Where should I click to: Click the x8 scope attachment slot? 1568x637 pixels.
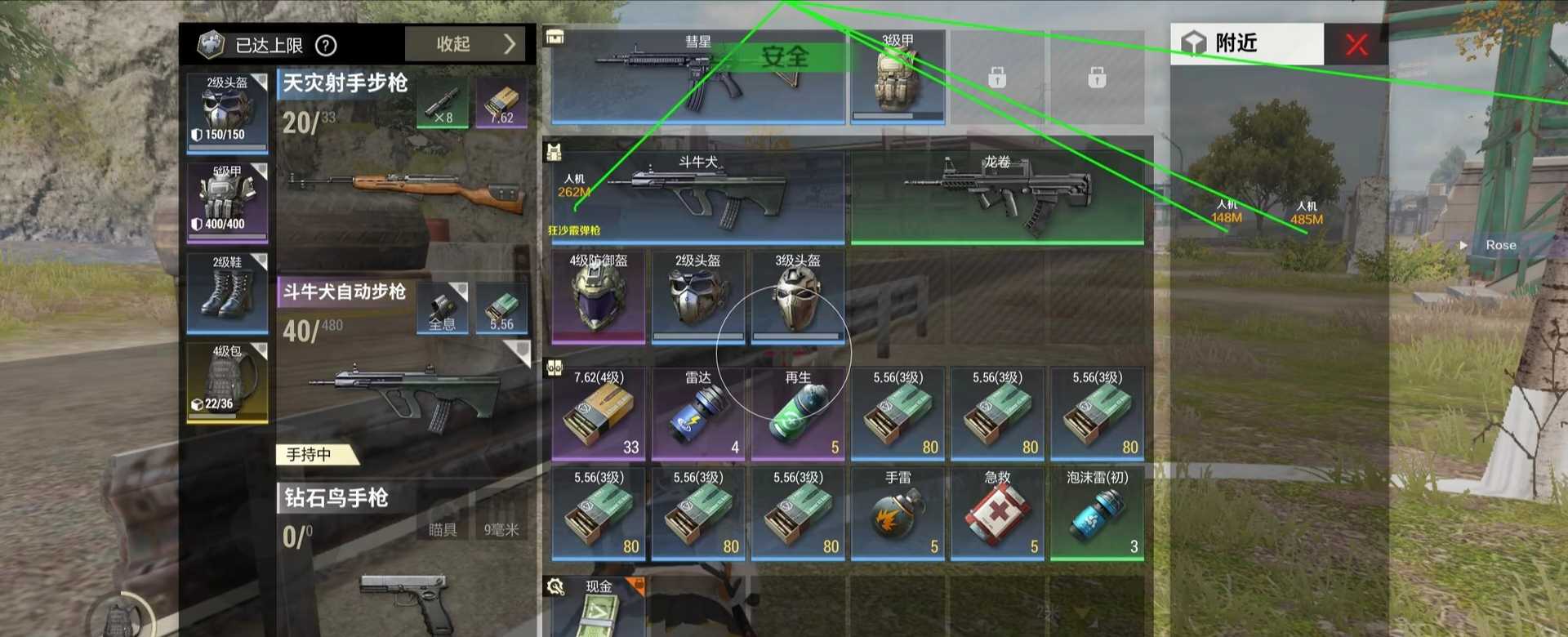(x=443, y=104)
